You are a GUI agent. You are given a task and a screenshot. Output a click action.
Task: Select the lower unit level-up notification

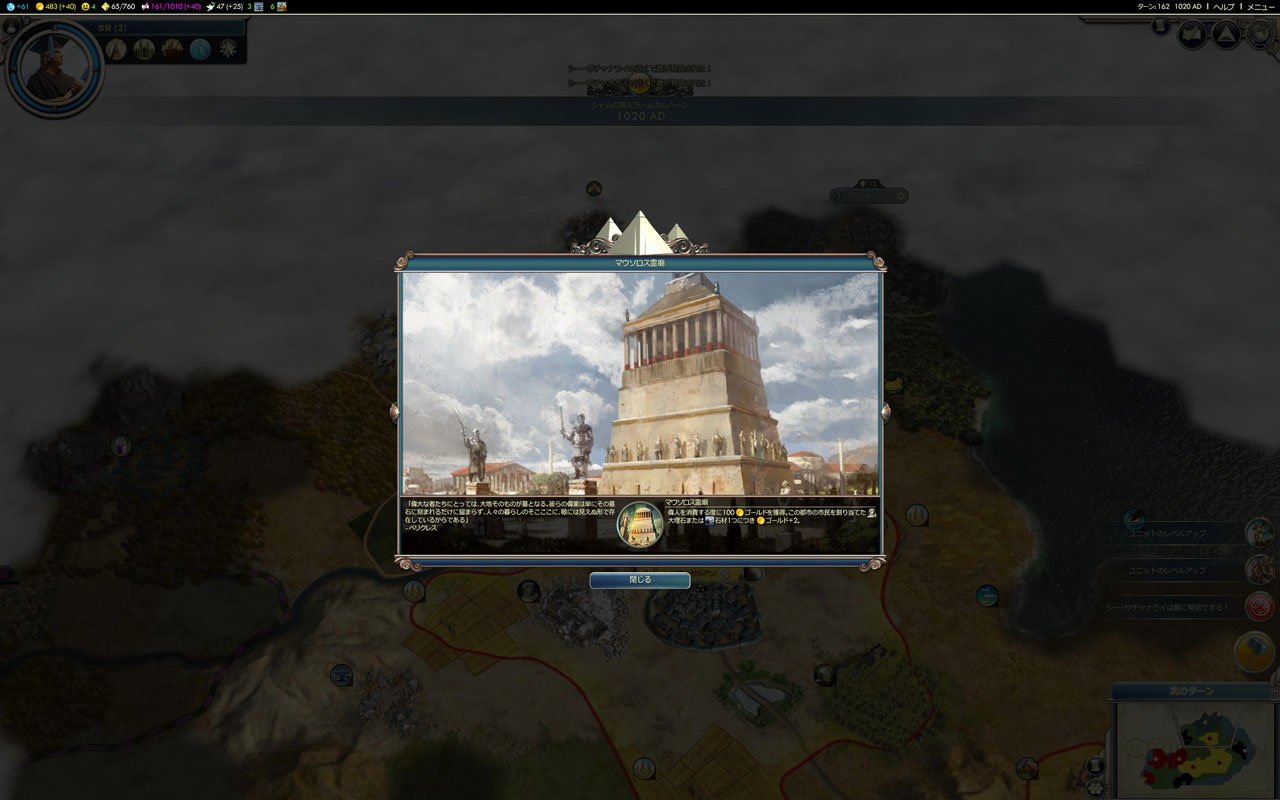point(1260,570)
